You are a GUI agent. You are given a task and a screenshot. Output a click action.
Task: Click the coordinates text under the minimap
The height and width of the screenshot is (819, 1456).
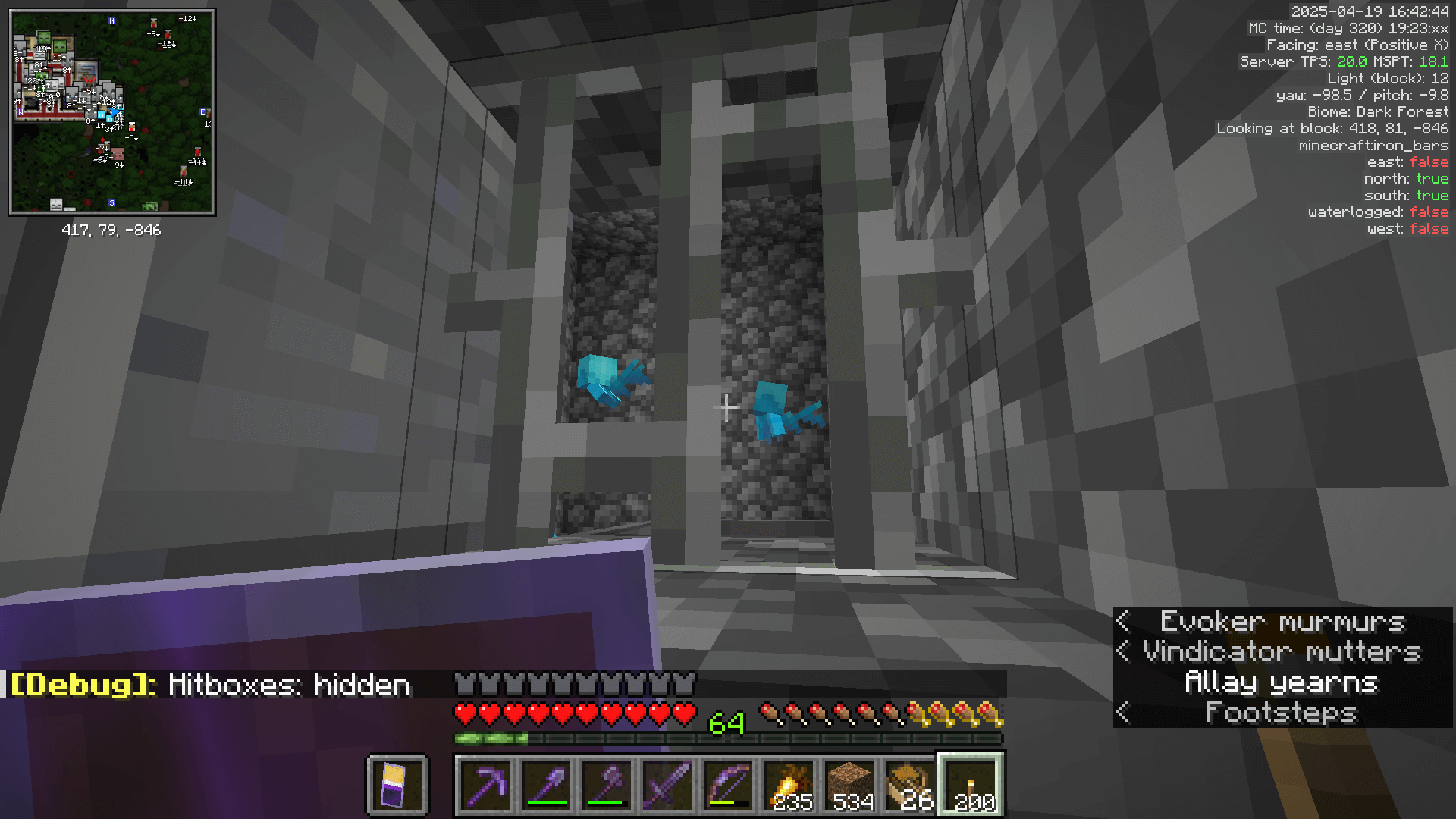[112, 231]
